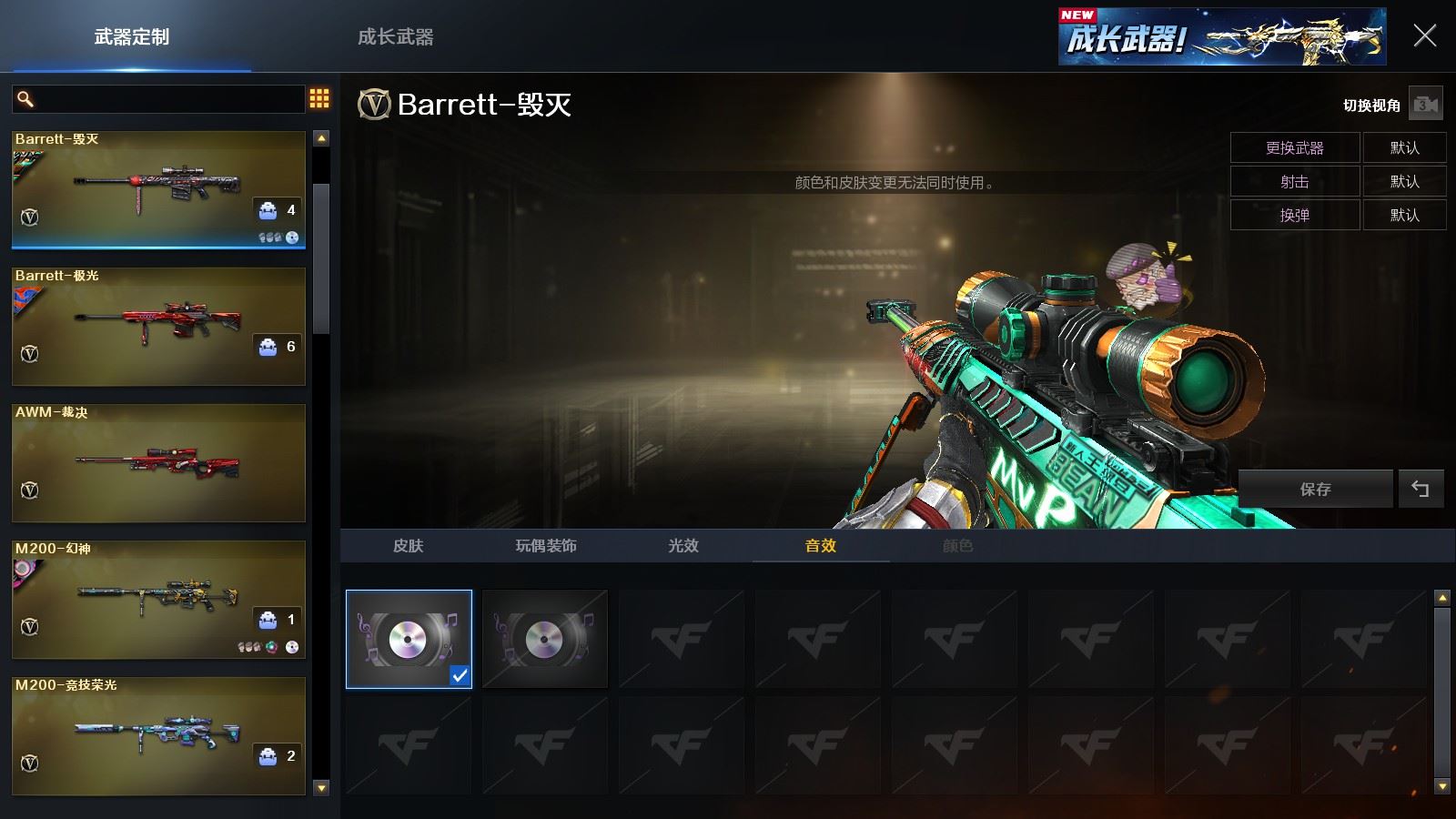Image resolution: width=1456 pixels, height=819 pixels.
Task: Select the 换弹 action button
Action: point(1294,215)
